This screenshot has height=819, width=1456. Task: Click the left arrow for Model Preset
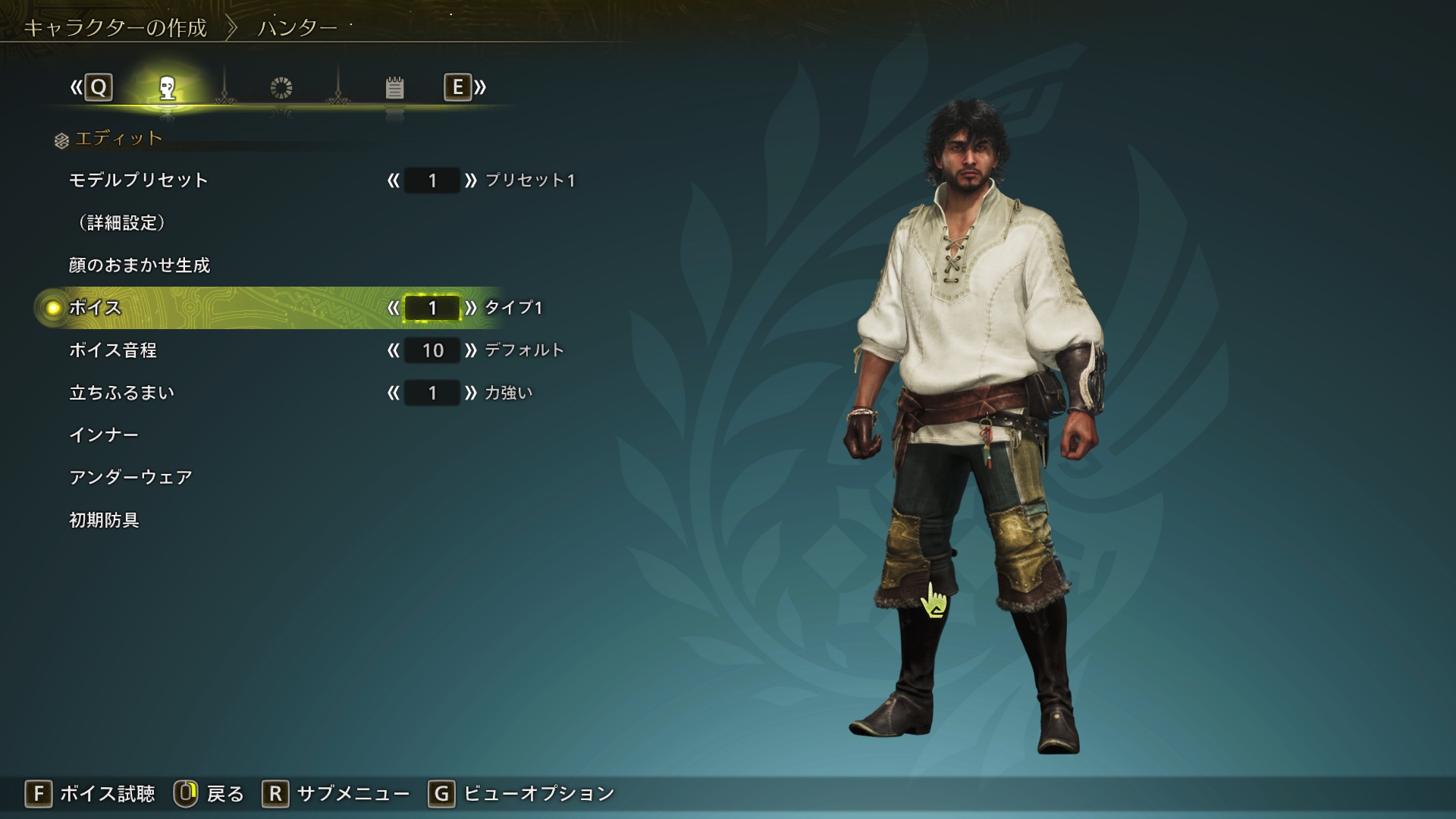coord(393,180)
